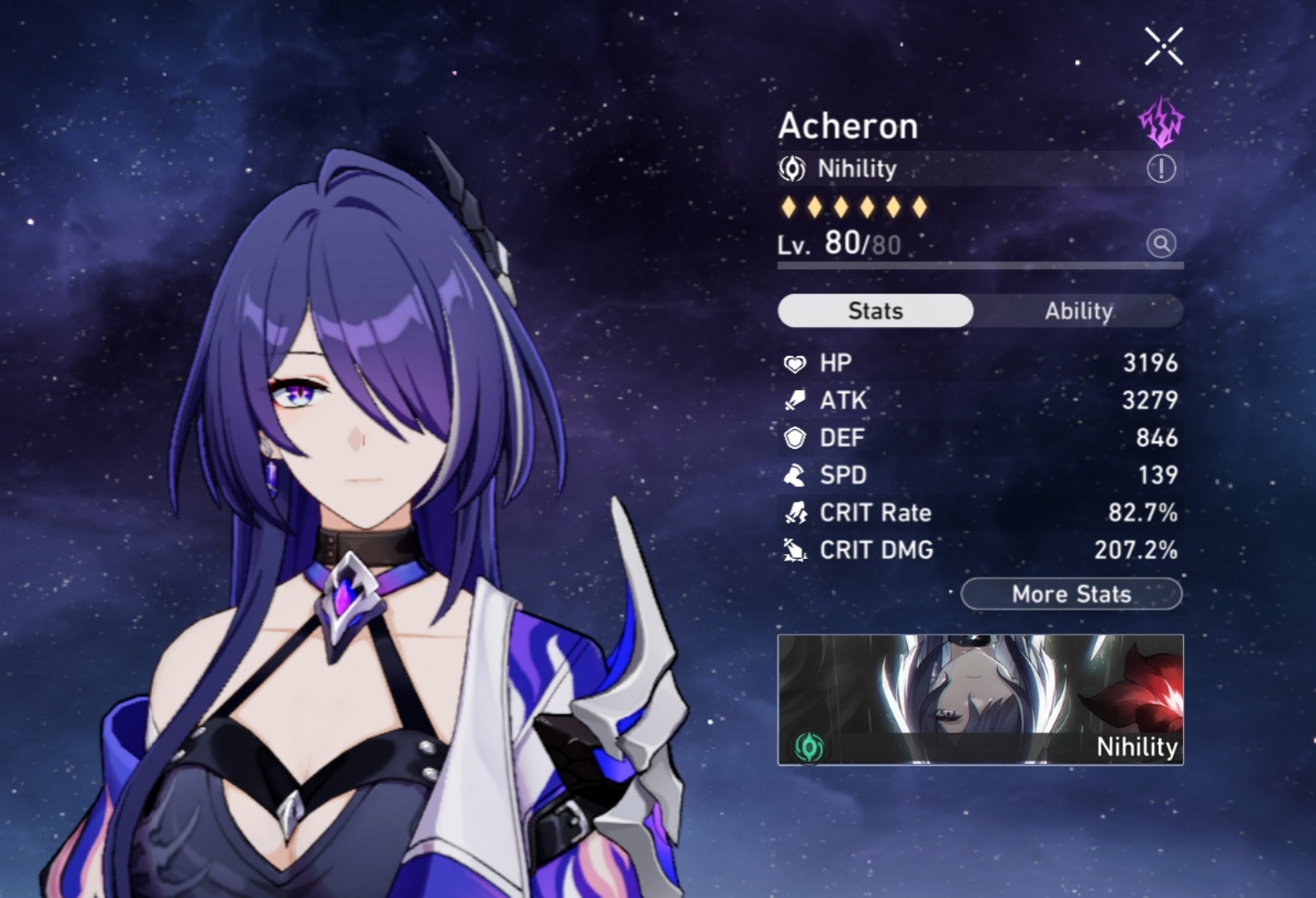This screenshot has height=898, width=1316.
Task: Click the first star of Acheron's rarity
Action: [x=790, y=205]
